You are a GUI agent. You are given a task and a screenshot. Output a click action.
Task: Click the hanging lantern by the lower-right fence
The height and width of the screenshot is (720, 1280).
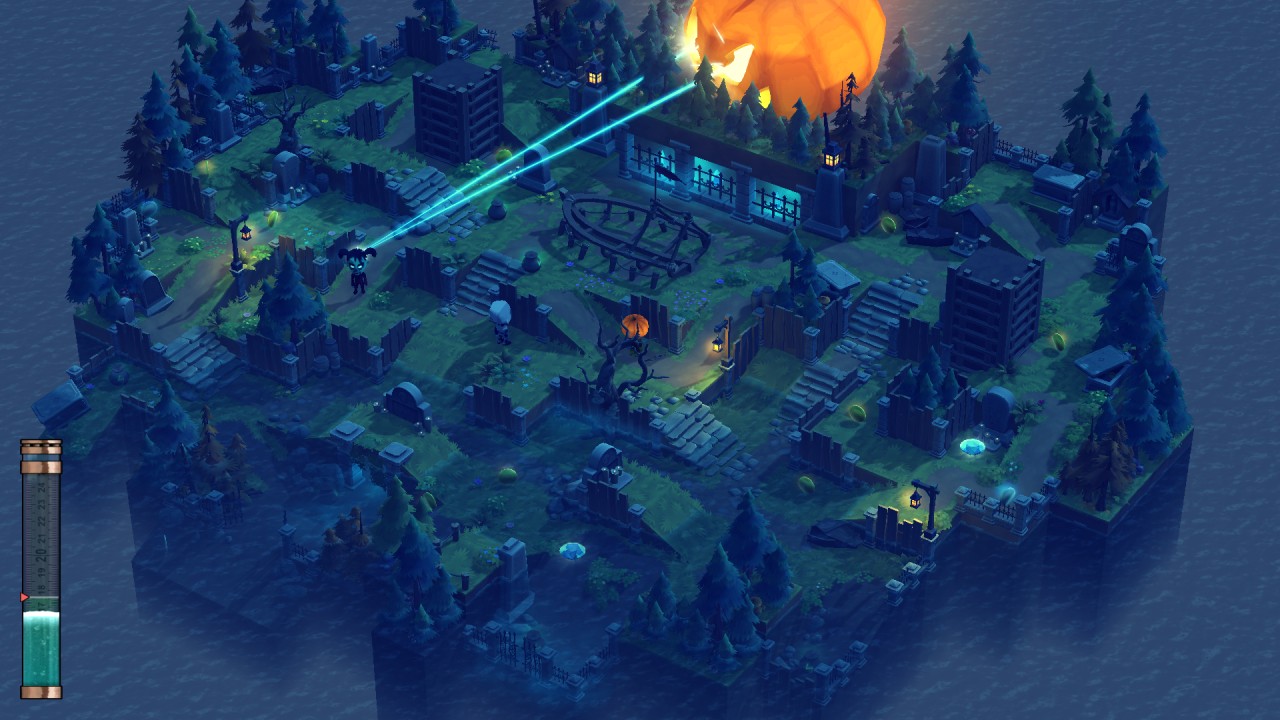[x=916, y=499]
